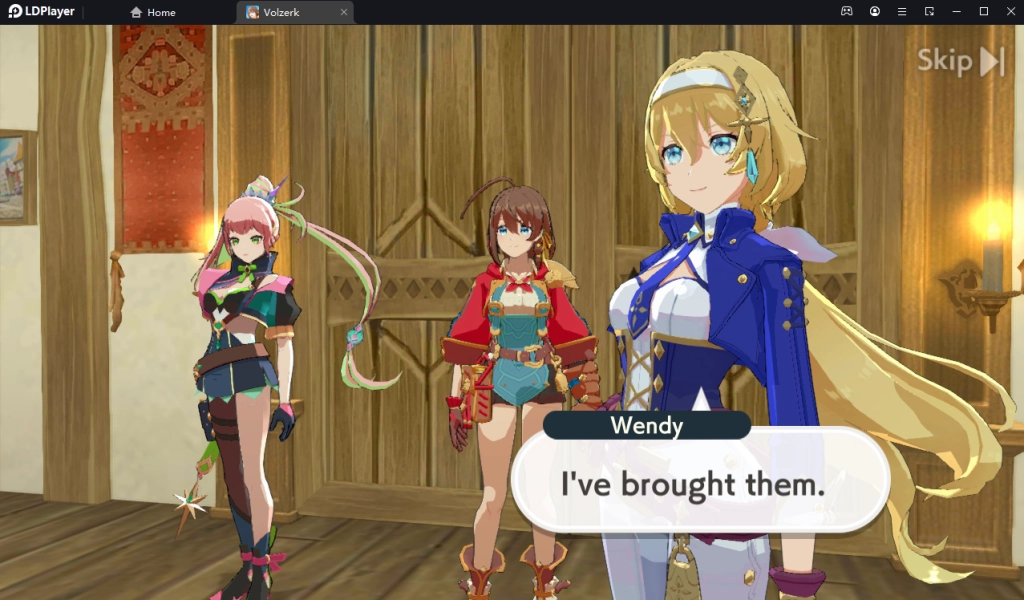Advance Wendy's dialogue box

coord(699,485)
